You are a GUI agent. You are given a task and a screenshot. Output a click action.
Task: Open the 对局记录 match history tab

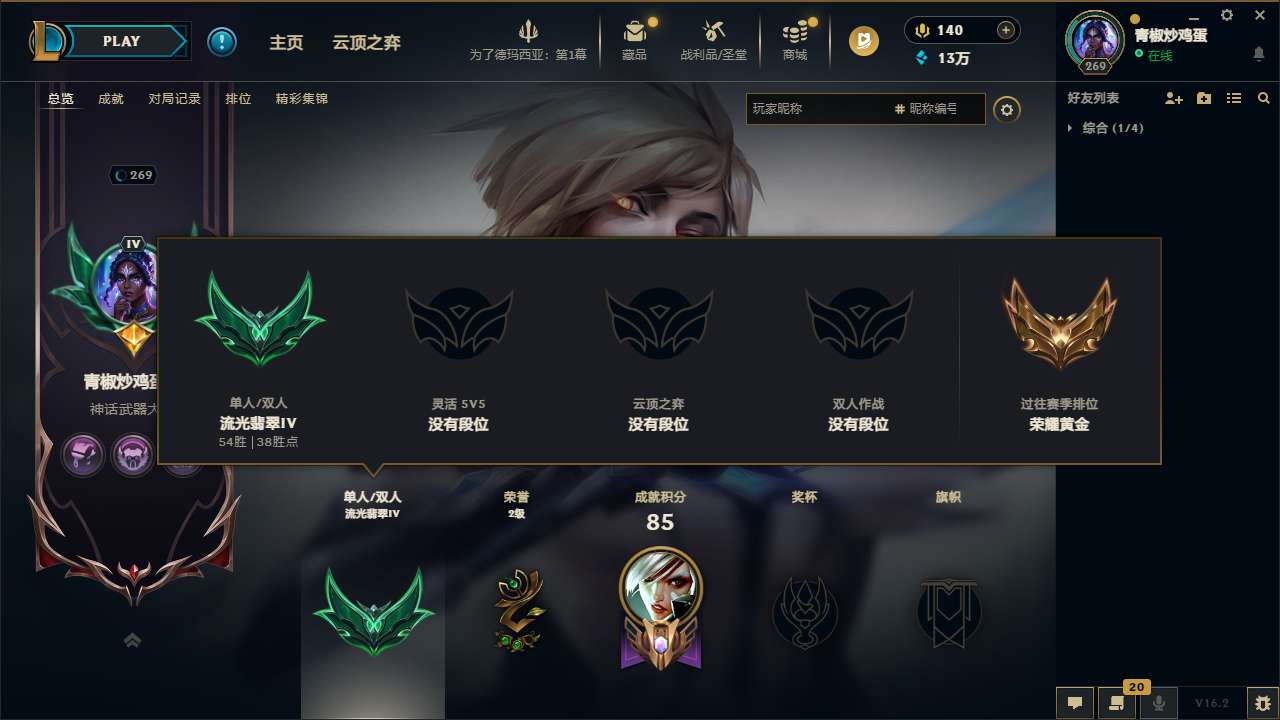coord(173,98)
